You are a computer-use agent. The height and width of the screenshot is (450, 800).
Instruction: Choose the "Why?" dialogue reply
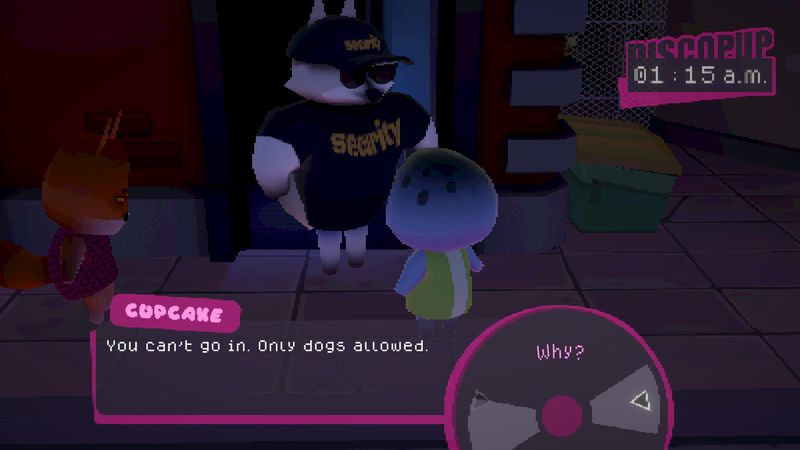click(560, 352)
